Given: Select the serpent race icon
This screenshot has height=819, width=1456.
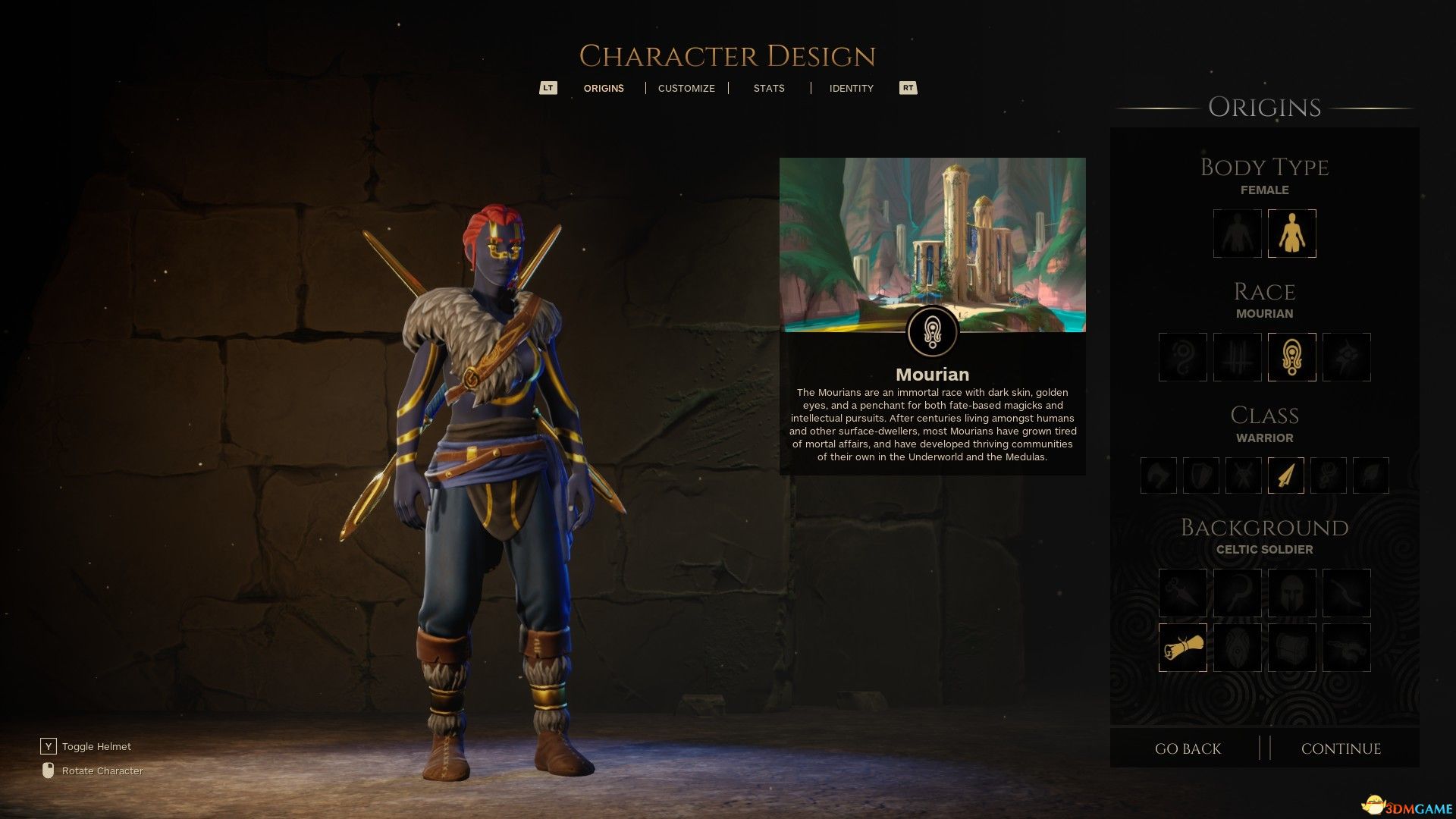Looking at the screenshot, I should tap(1182, 357).
